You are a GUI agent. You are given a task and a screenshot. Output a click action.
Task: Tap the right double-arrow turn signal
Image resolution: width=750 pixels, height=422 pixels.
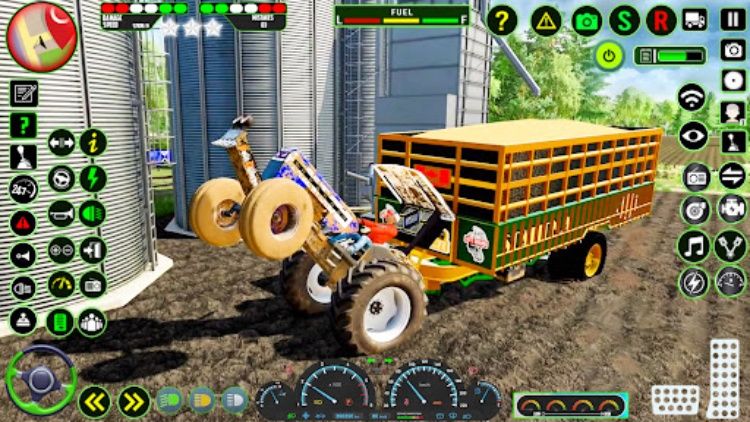133,402
